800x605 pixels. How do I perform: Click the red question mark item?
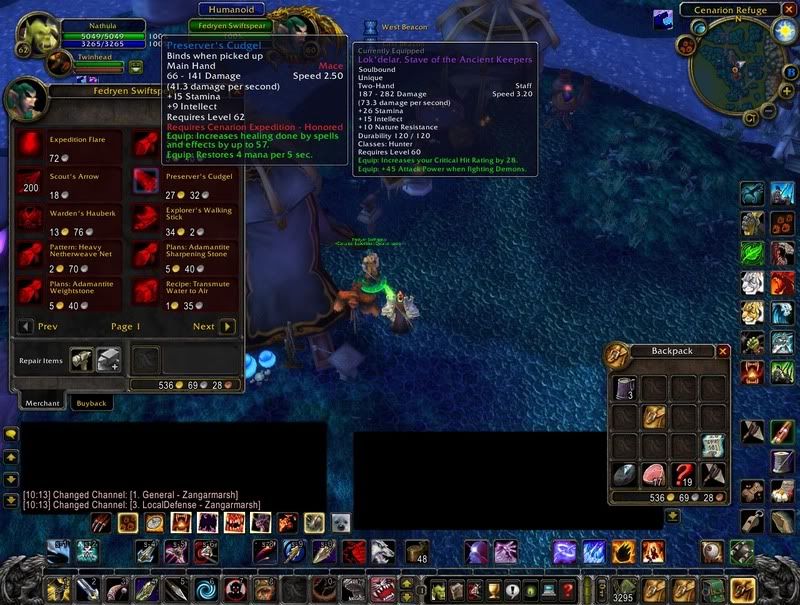pyautogui.click(x=684, y=474)
